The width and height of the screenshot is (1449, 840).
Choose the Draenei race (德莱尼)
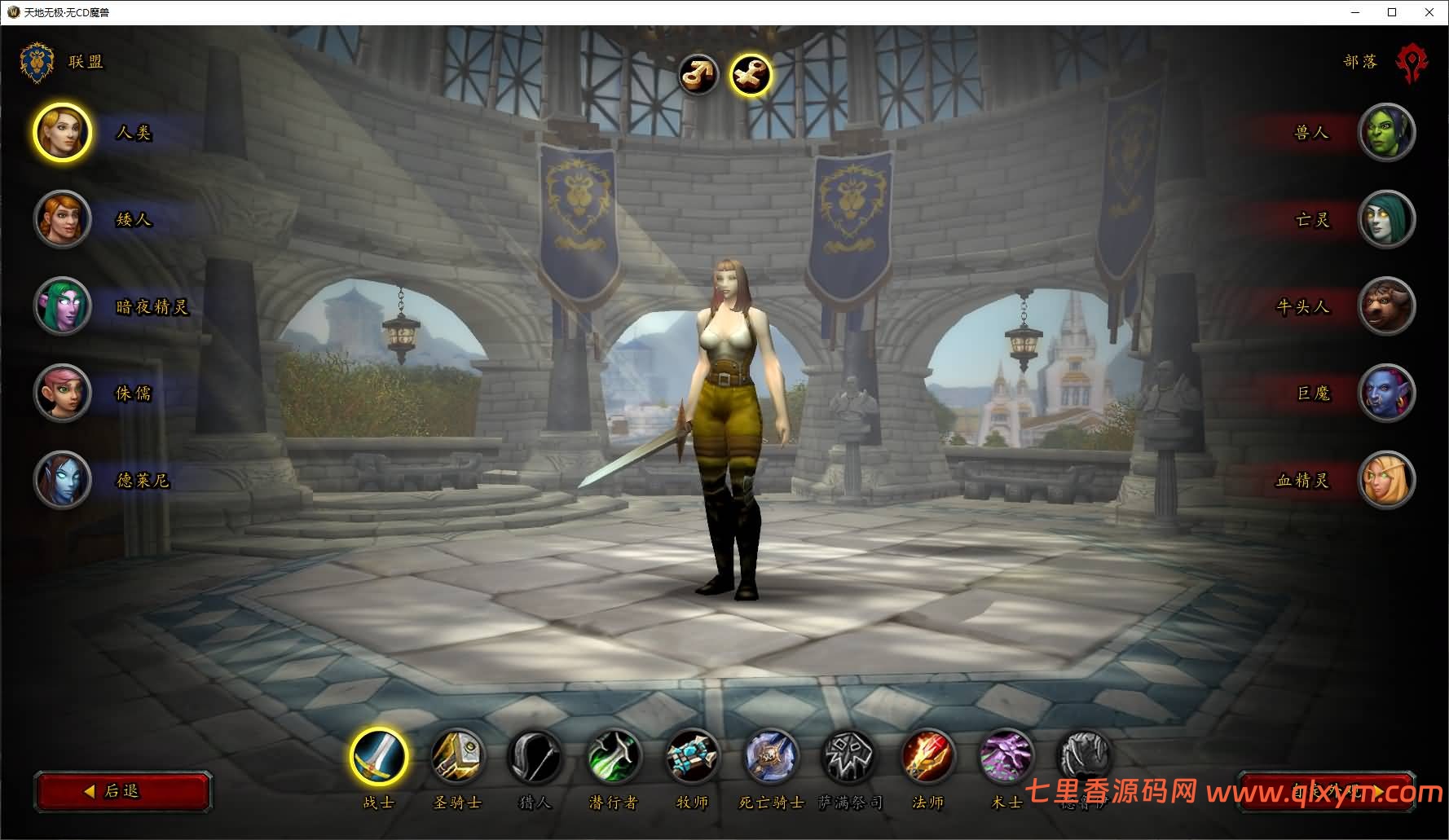tap(62, 480)
